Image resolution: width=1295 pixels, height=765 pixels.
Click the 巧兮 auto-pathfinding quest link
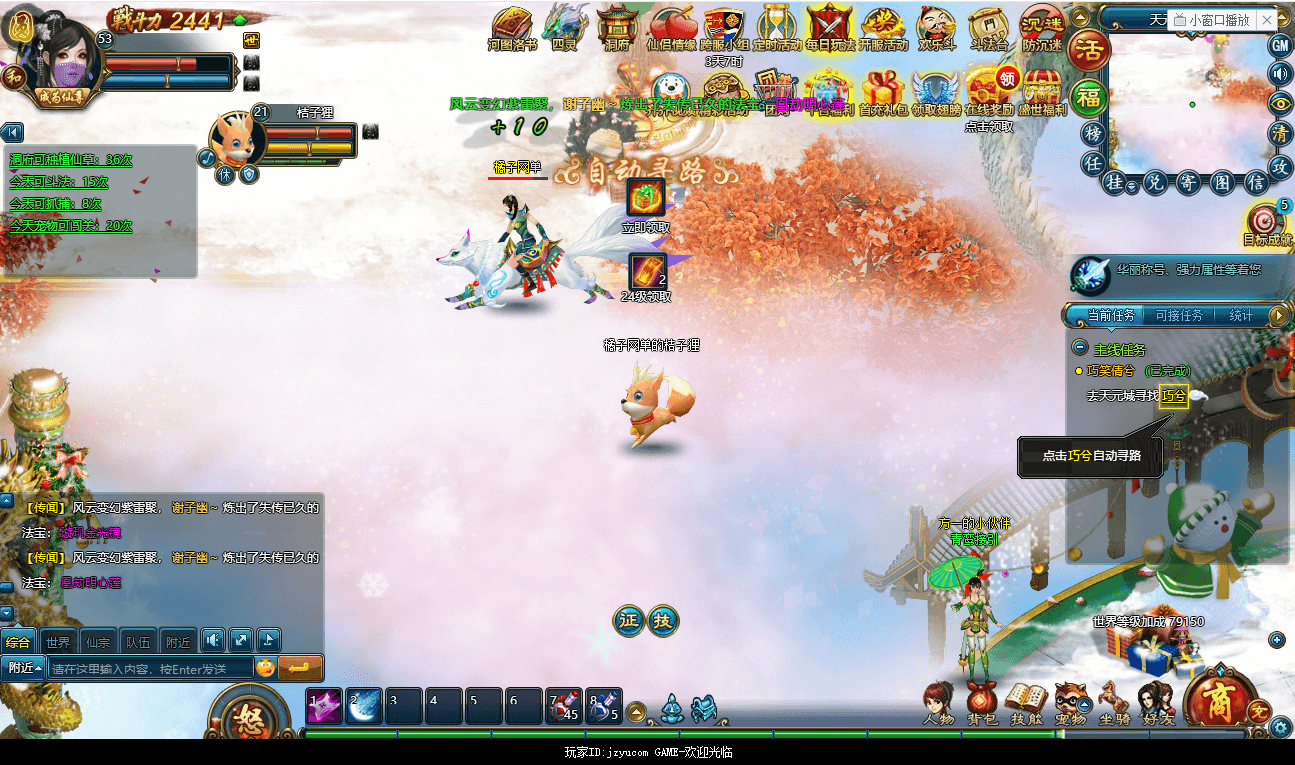1173,396
